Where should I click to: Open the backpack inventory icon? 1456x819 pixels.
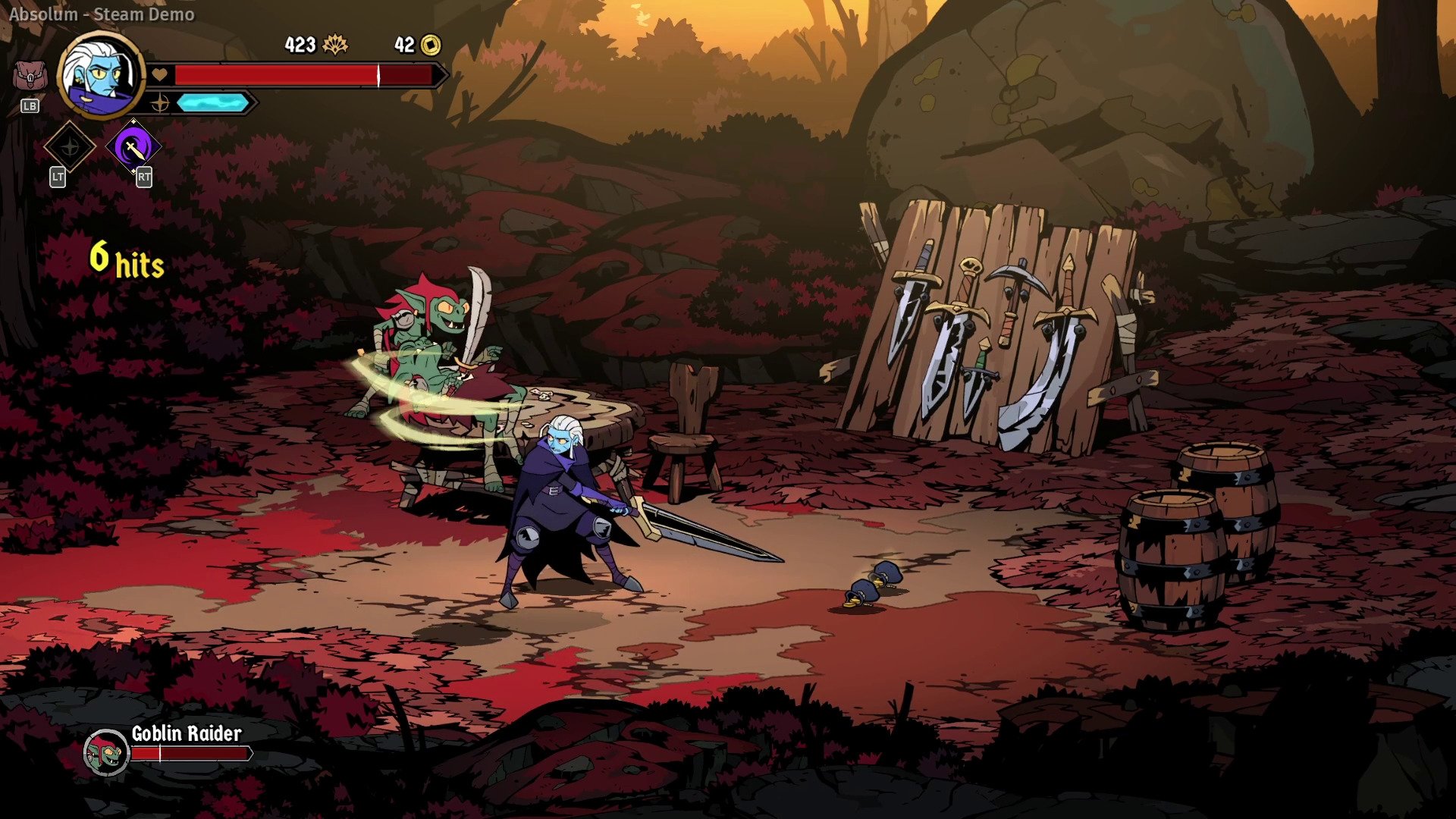coord(30,77)
